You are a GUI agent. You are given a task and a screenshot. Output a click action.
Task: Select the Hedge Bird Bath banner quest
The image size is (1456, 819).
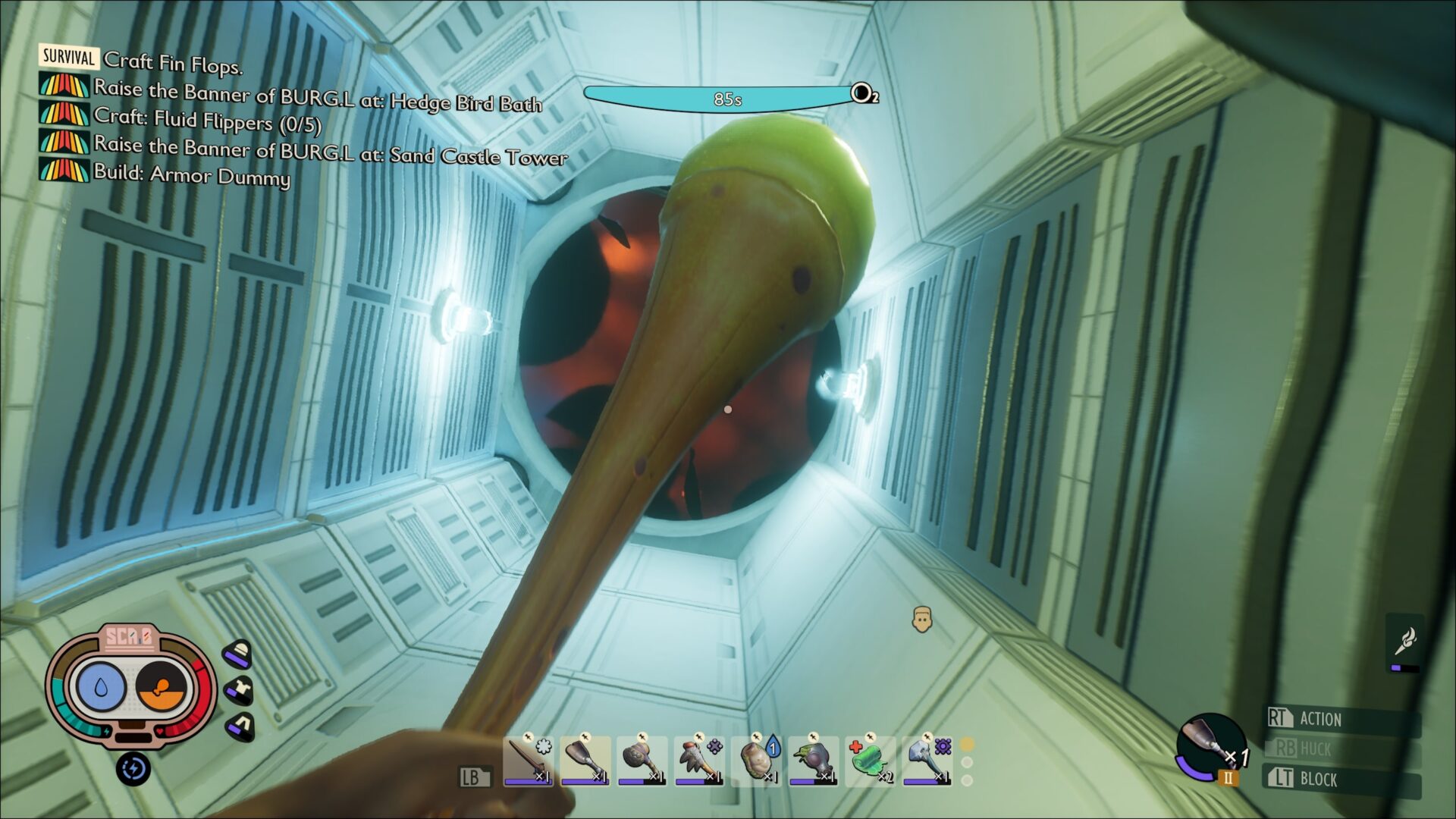coord(317,96)
